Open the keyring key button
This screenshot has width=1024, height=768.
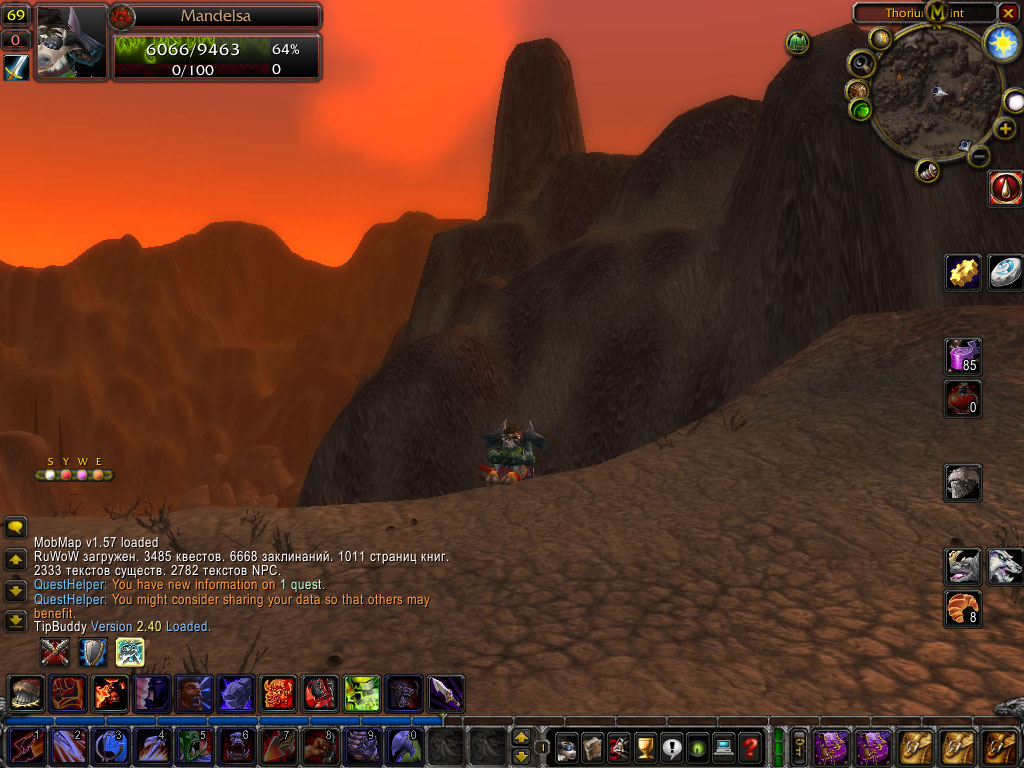point(799,747)
